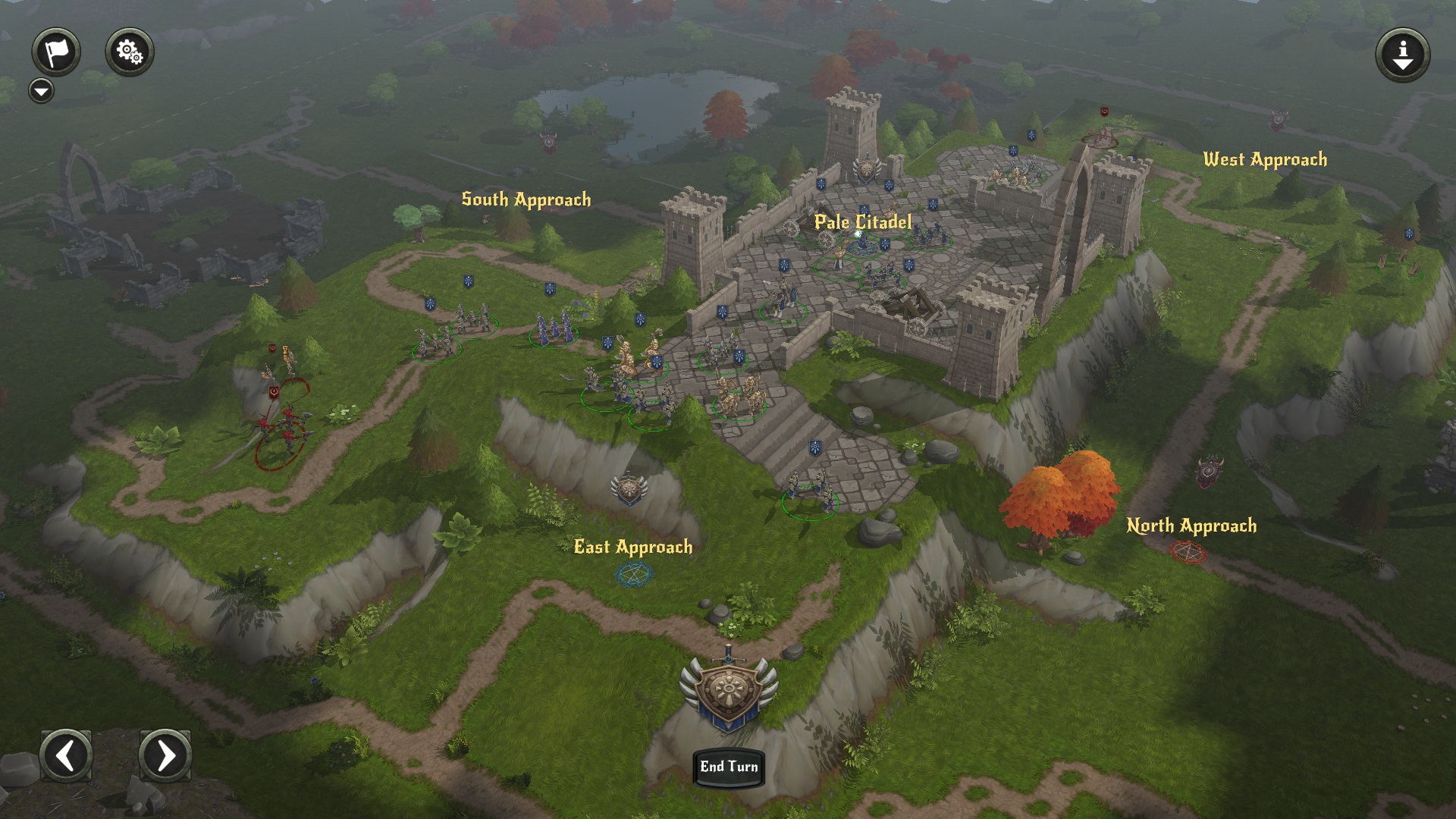
Task: Click the white flag icon top-left
Action: click(x=57, y=50)
